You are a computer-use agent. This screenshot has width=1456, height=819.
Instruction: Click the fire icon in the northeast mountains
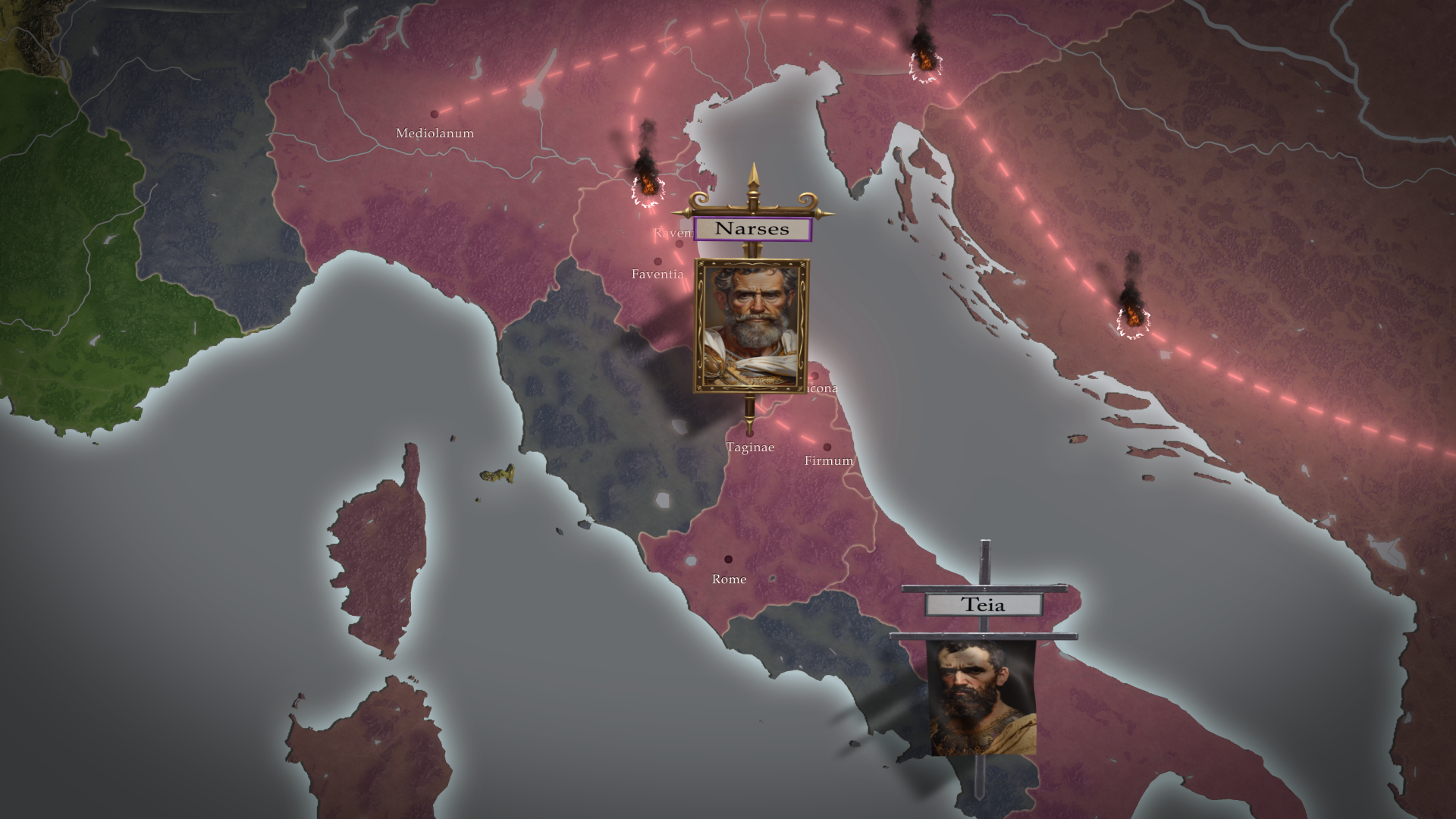point(924,61)
